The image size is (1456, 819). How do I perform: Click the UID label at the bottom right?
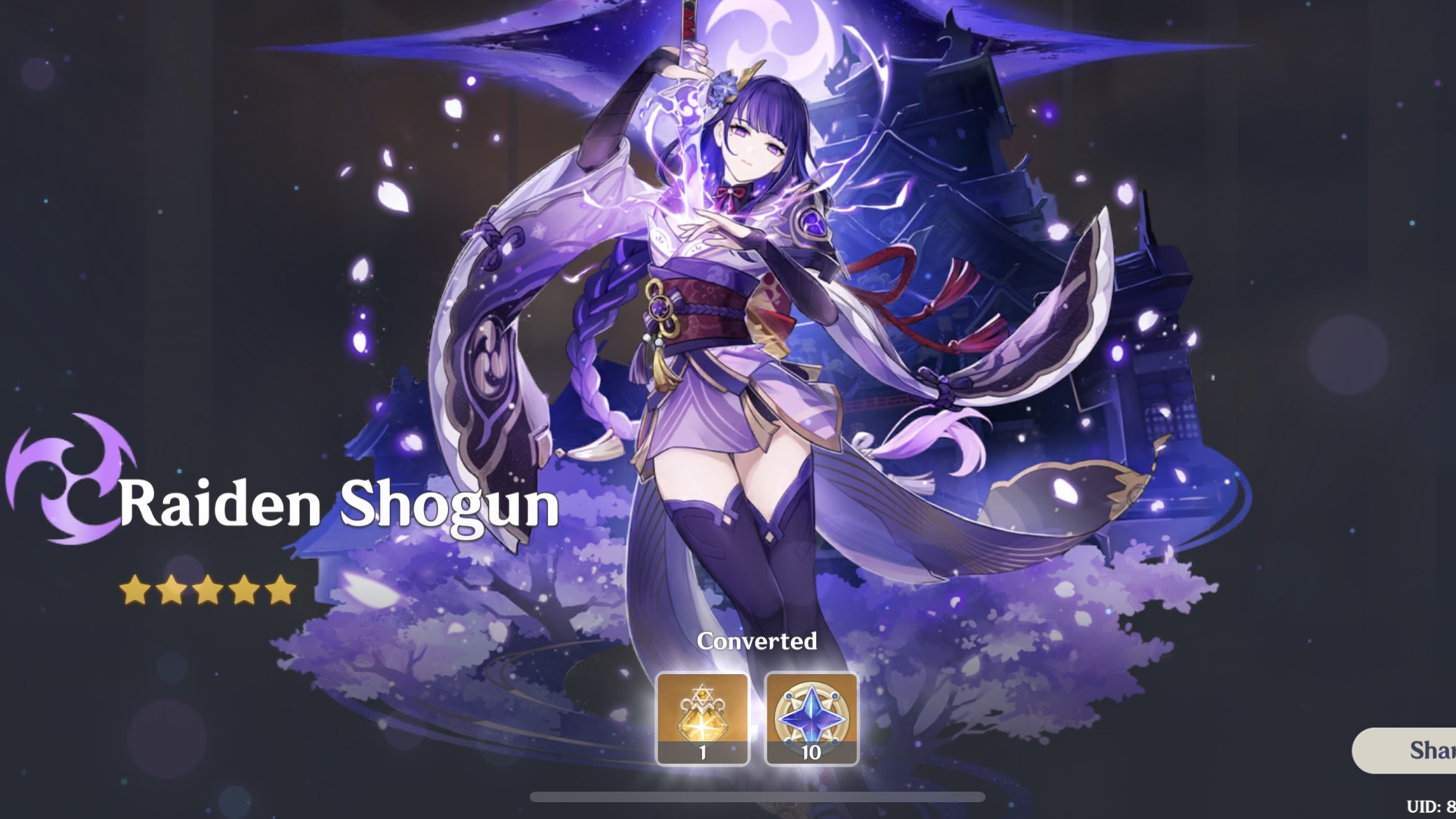point(1436,805)
